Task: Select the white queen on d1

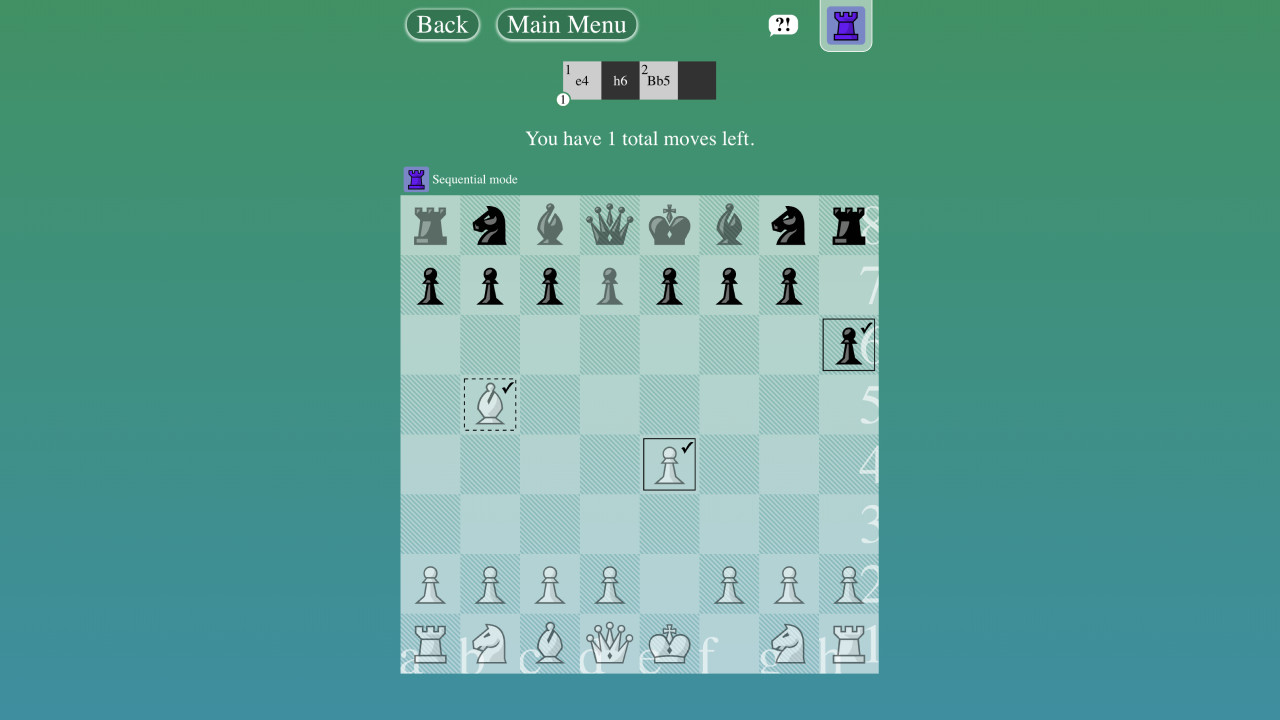Action: pyautogui.click(x=609, y=644)
